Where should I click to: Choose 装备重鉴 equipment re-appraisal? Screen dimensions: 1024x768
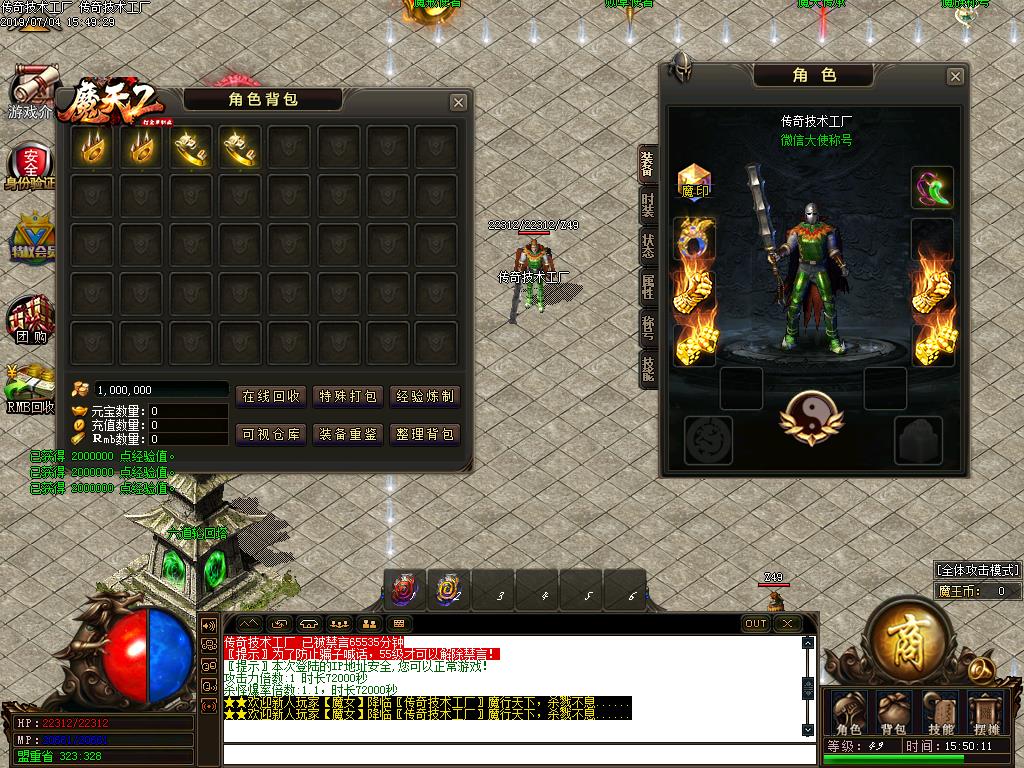point(348,434)
